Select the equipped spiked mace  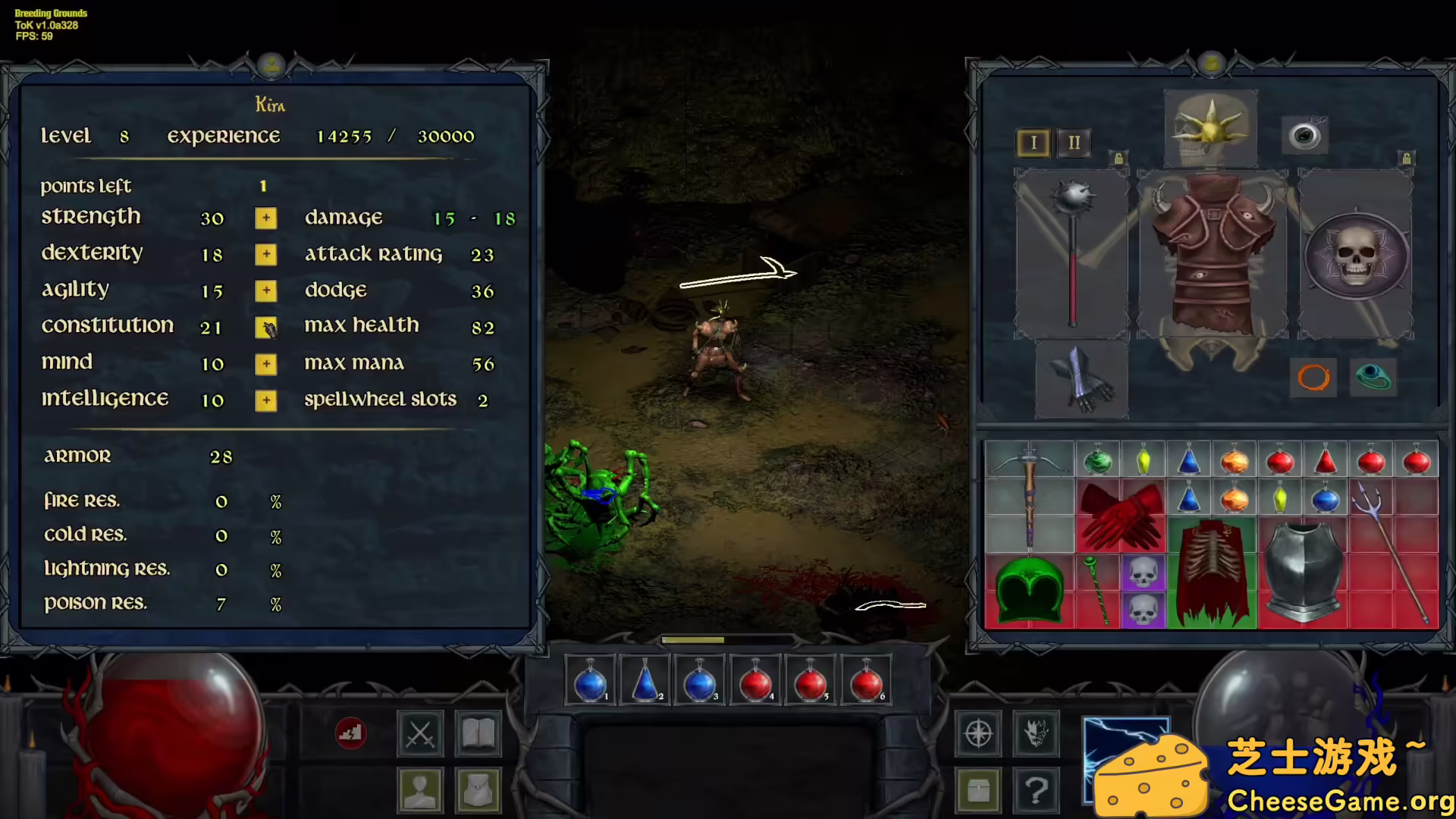point(1072,250)
